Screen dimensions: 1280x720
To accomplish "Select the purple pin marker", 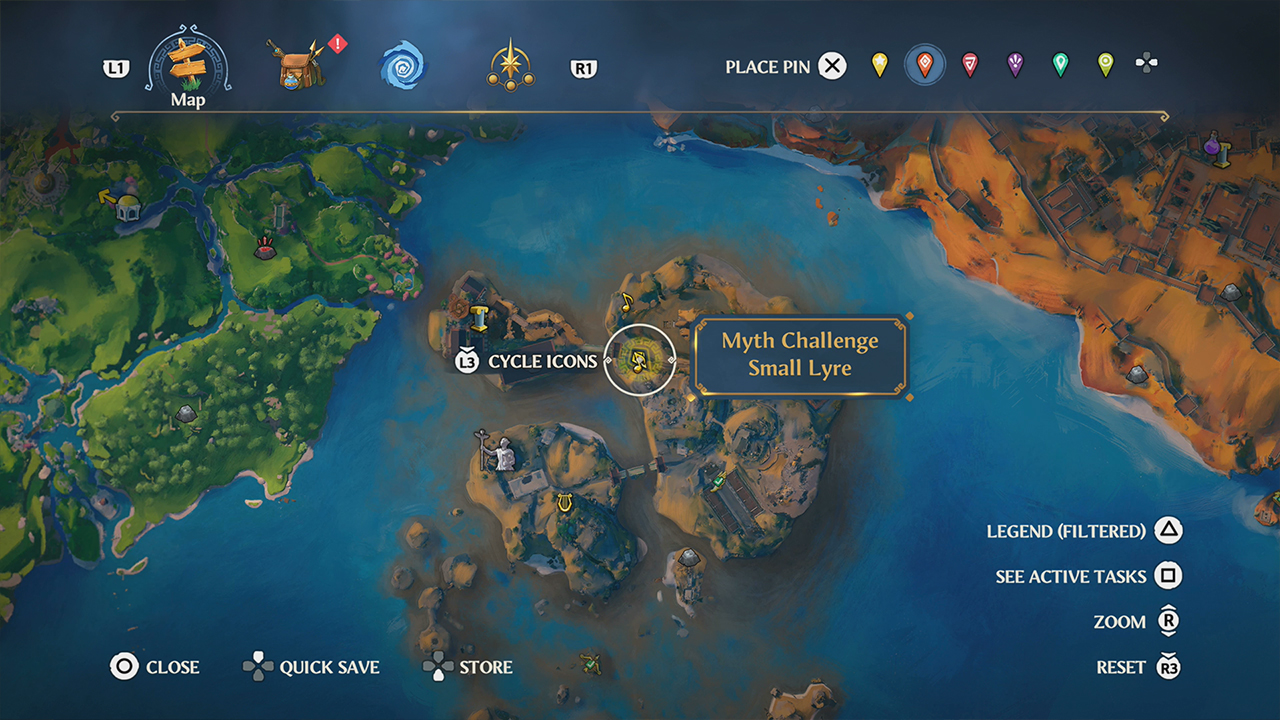I will pyautogui.click(x=1013, y=65).
